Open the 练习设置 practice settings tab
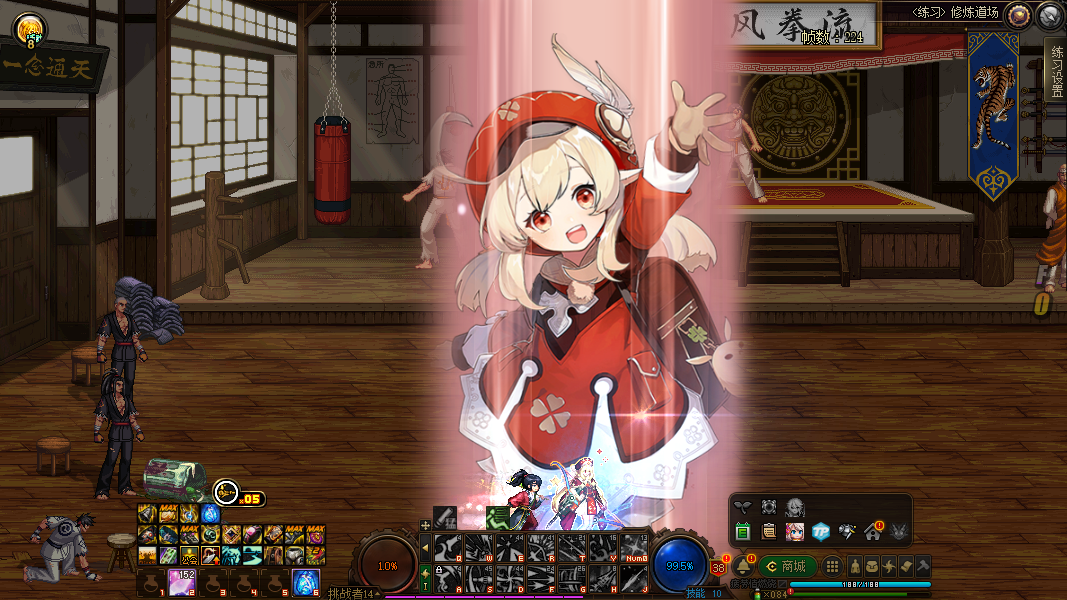1067x600 pixels. 1055,71
